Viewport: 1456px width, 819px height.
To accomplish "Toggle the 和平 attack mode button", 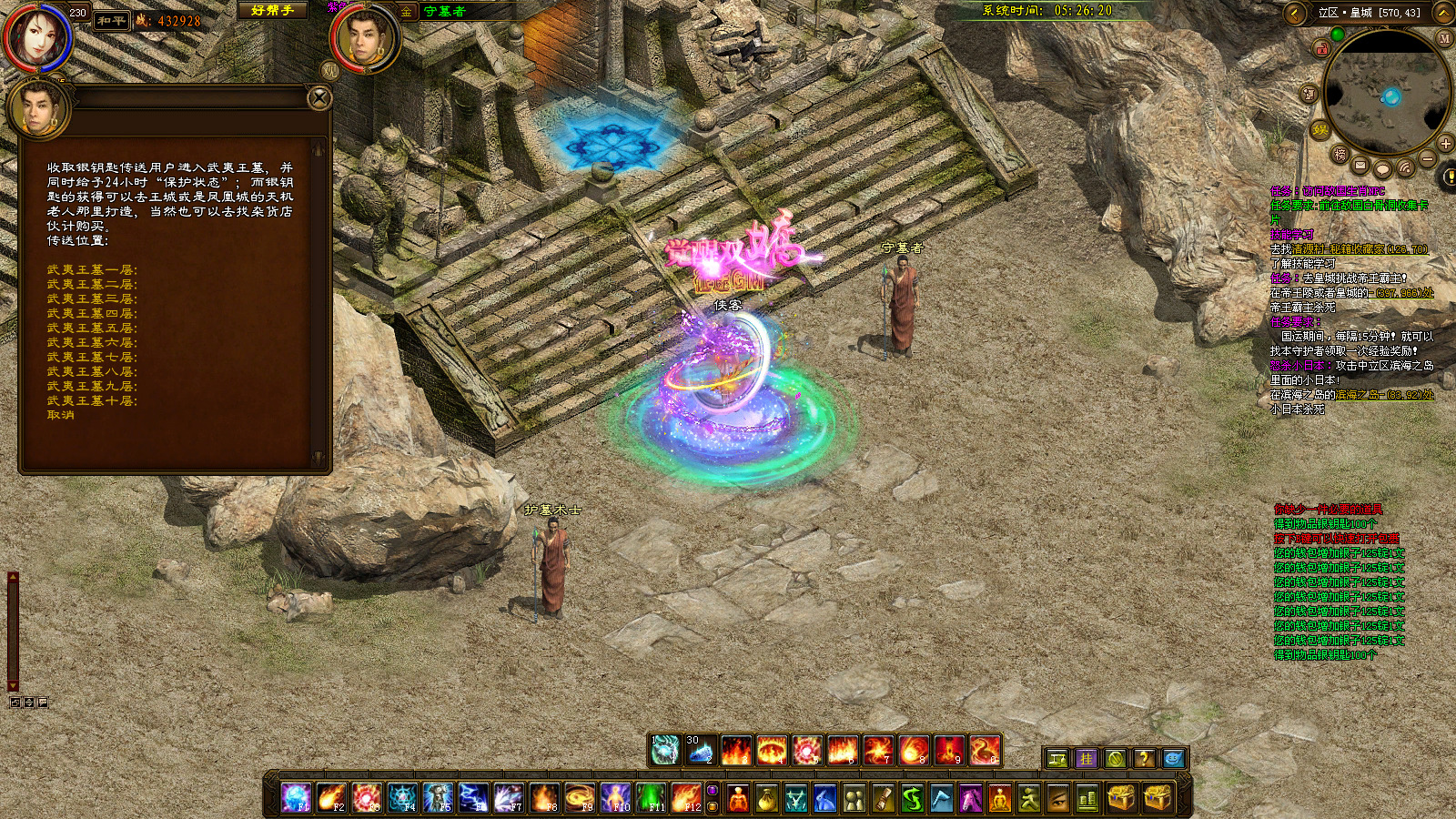I will click(112, 20).
